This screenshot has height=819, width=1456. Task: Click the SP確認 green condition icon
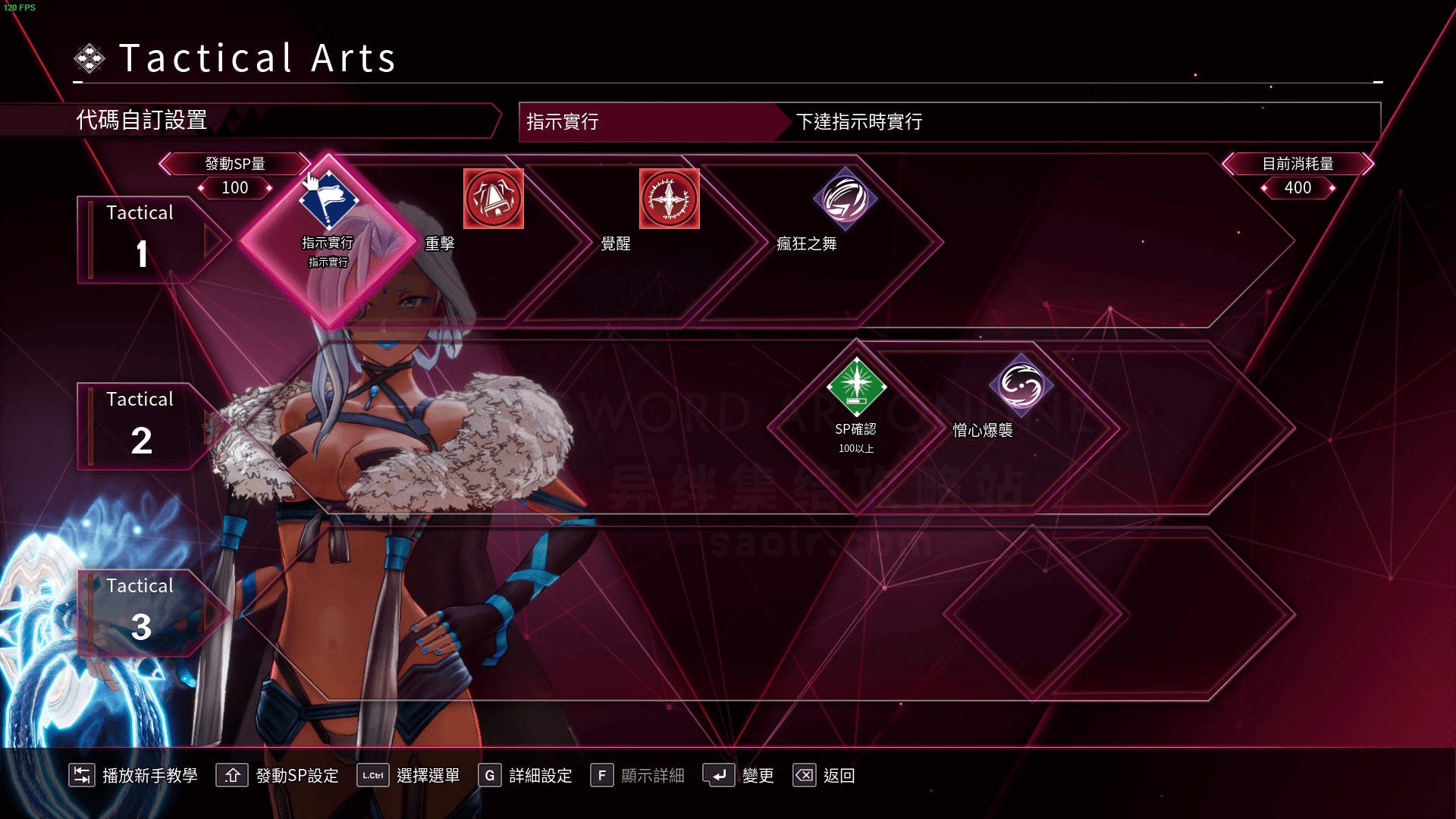point(856,387)
